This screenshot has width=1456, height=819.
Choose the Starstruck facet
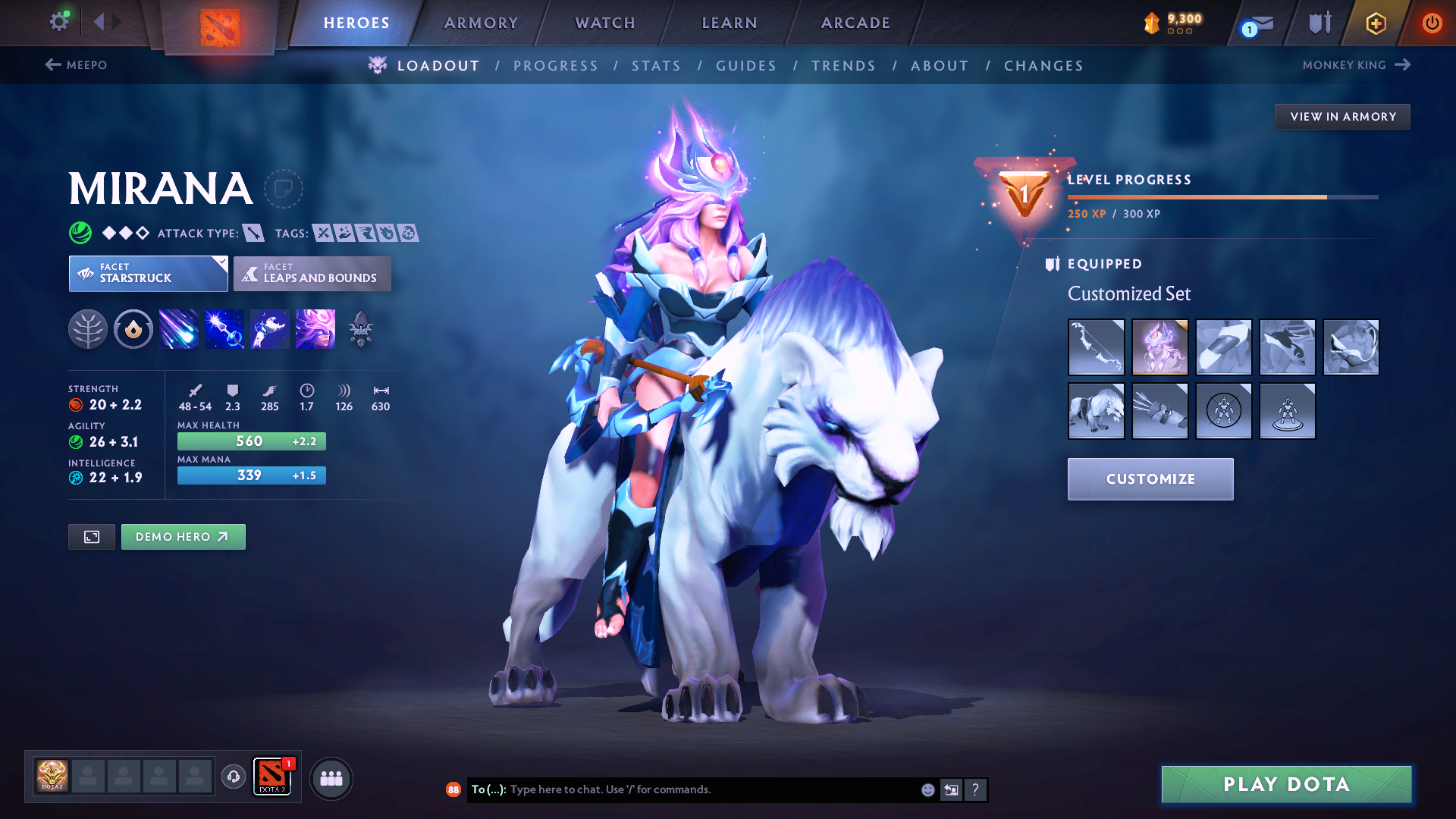coord(148,274)
